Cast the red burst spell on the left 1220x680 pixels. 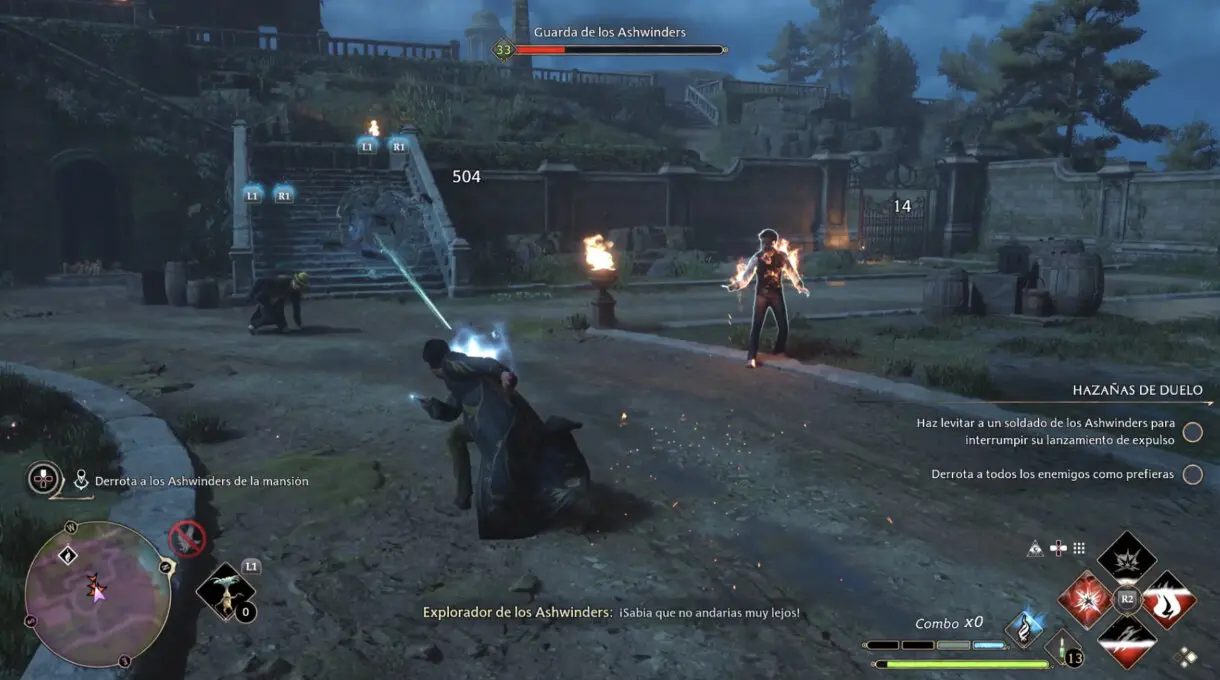(x=1086, y=600)
